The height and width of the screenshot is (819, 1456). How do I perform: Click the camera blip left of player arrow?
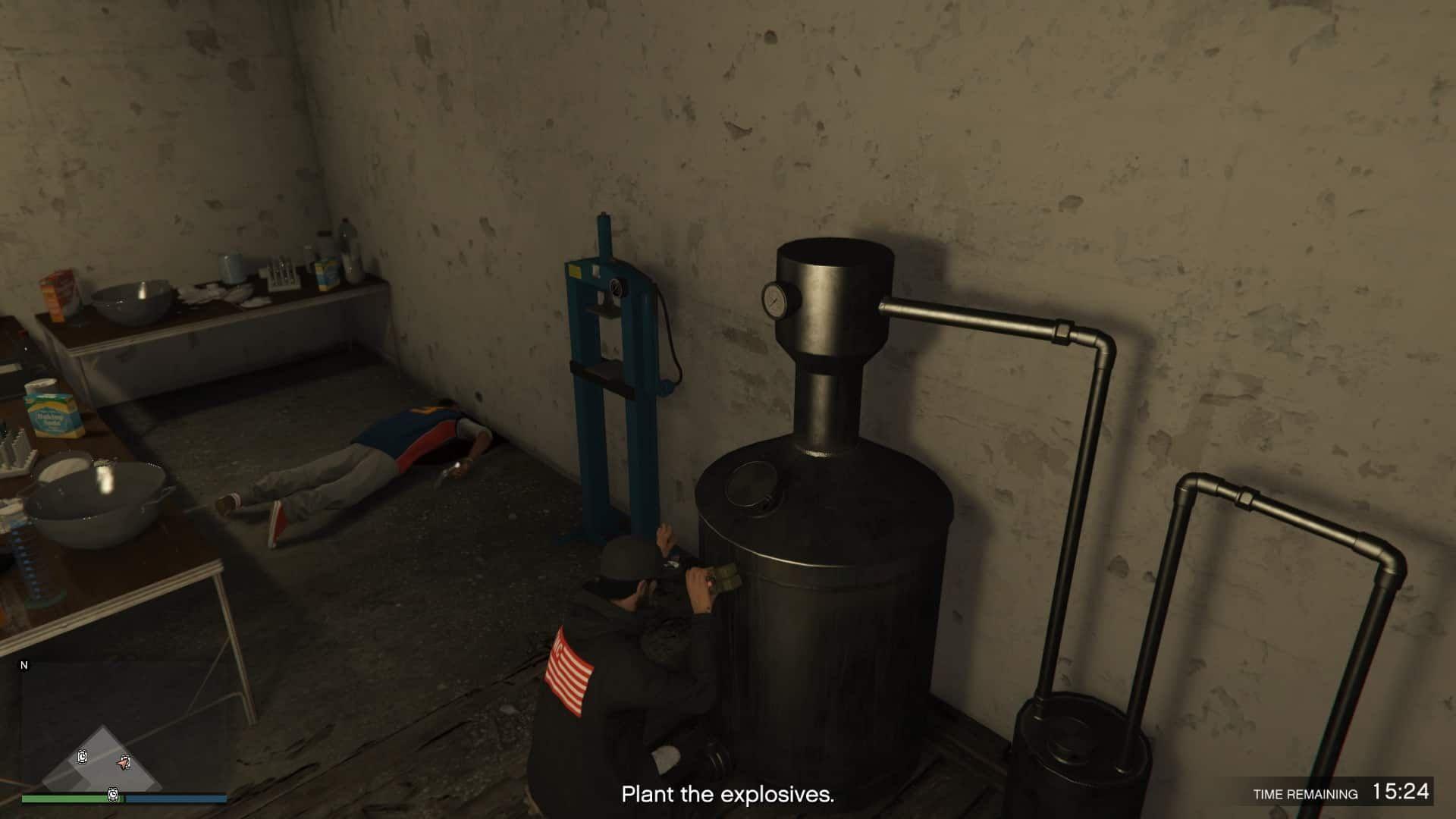[x=83, y=757]
